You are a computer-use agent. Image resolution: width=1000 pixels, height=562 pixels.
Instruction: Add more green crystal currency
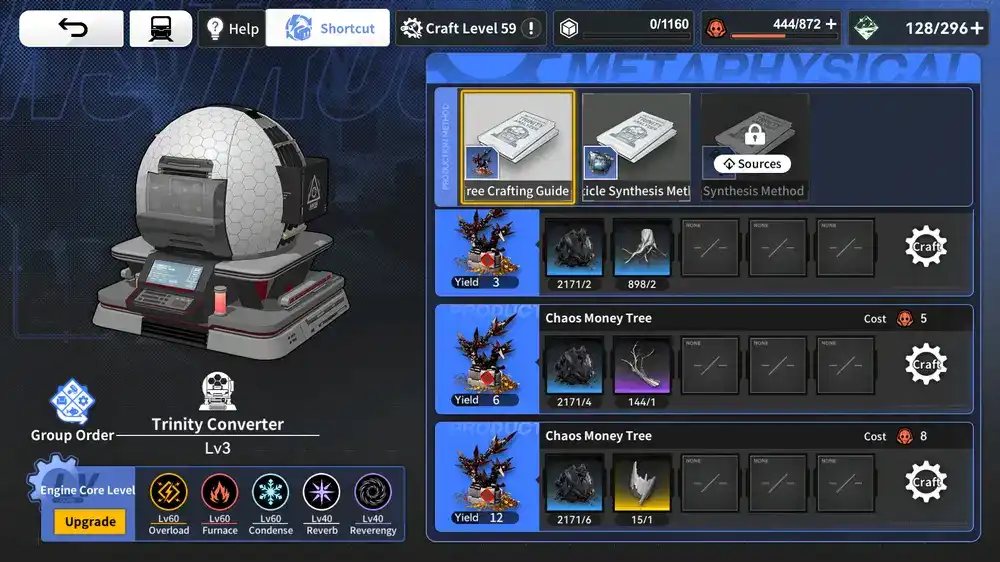(977, 28)
